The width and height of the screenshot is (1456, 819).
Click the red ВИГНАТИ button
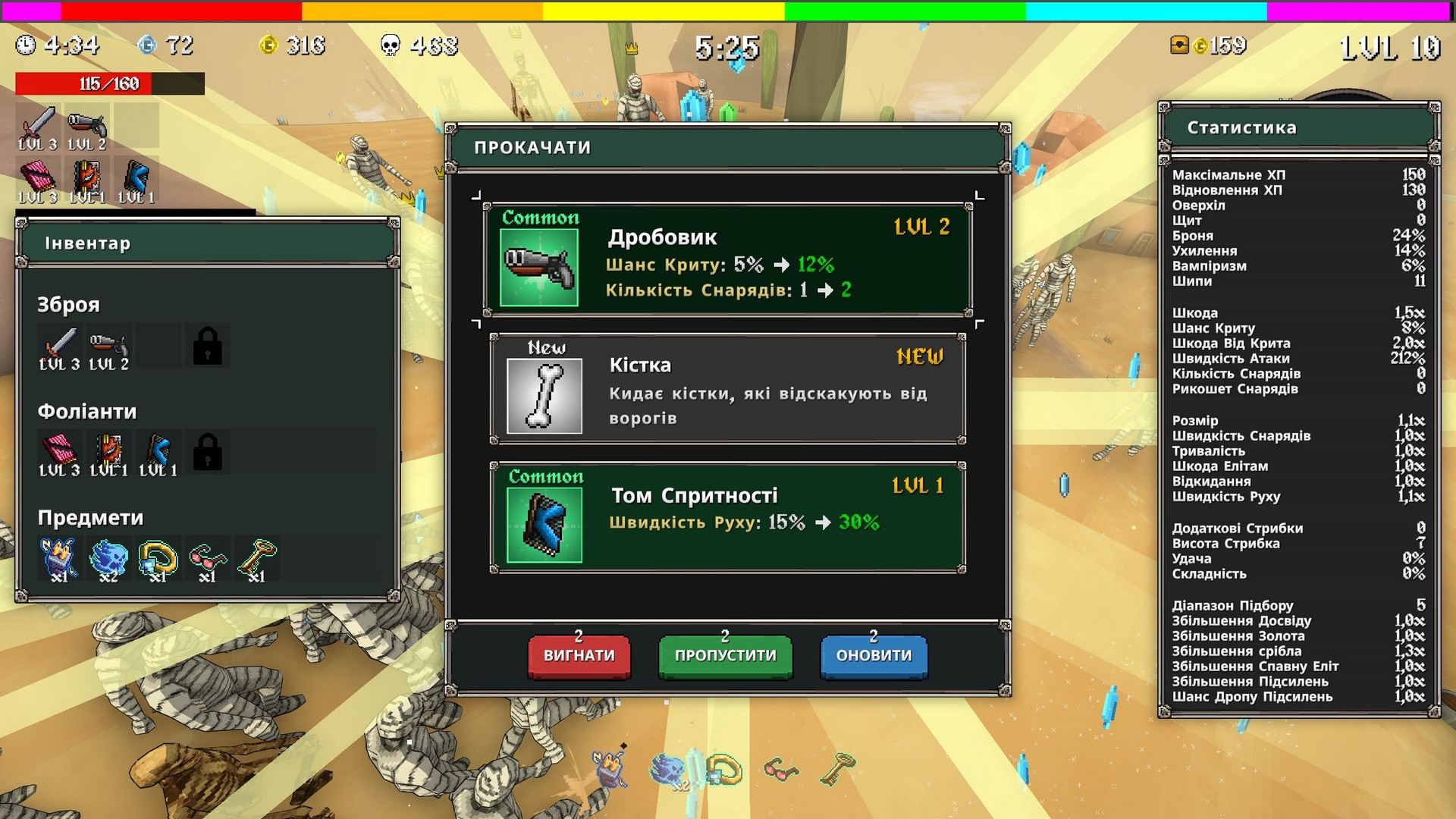(579, 655)
